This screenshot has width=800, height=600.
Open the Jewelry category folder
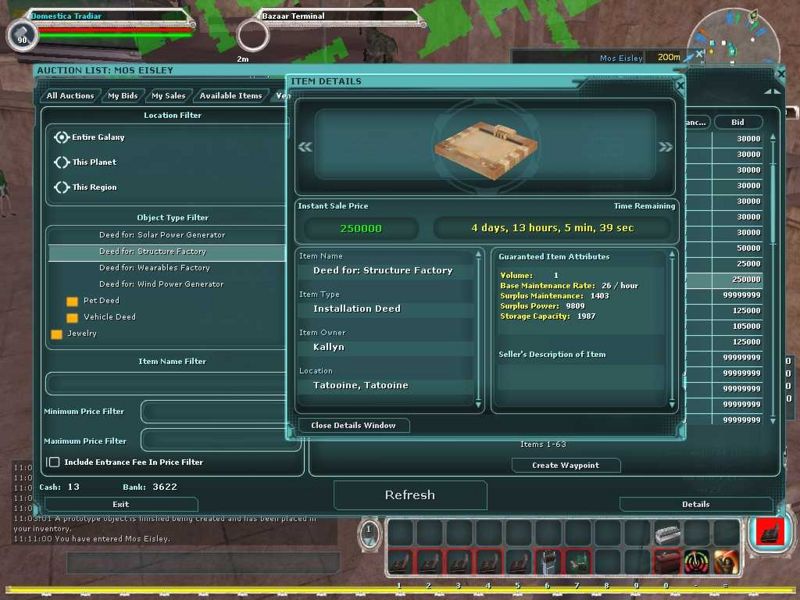[x=57, y=334]
